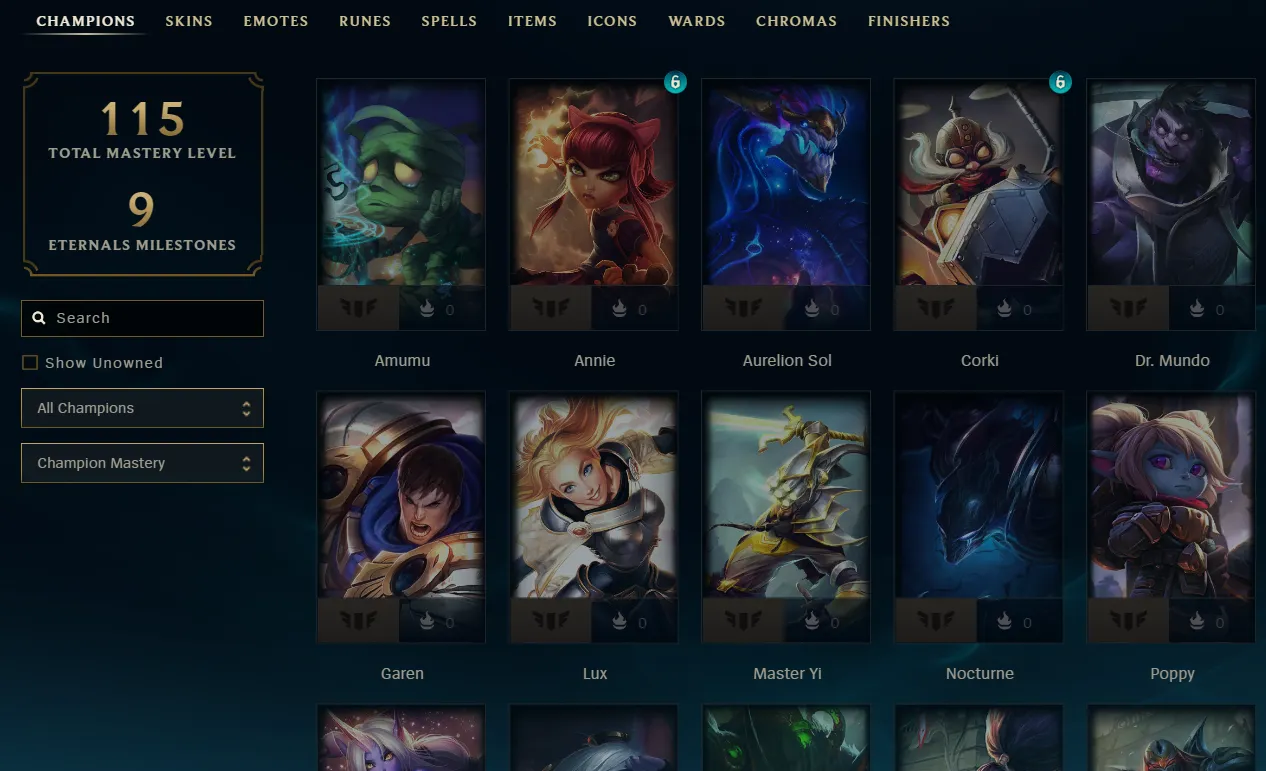Screen dimensions: 1266x771
Task: Select the Finishers tab
Action: point(909,21)
